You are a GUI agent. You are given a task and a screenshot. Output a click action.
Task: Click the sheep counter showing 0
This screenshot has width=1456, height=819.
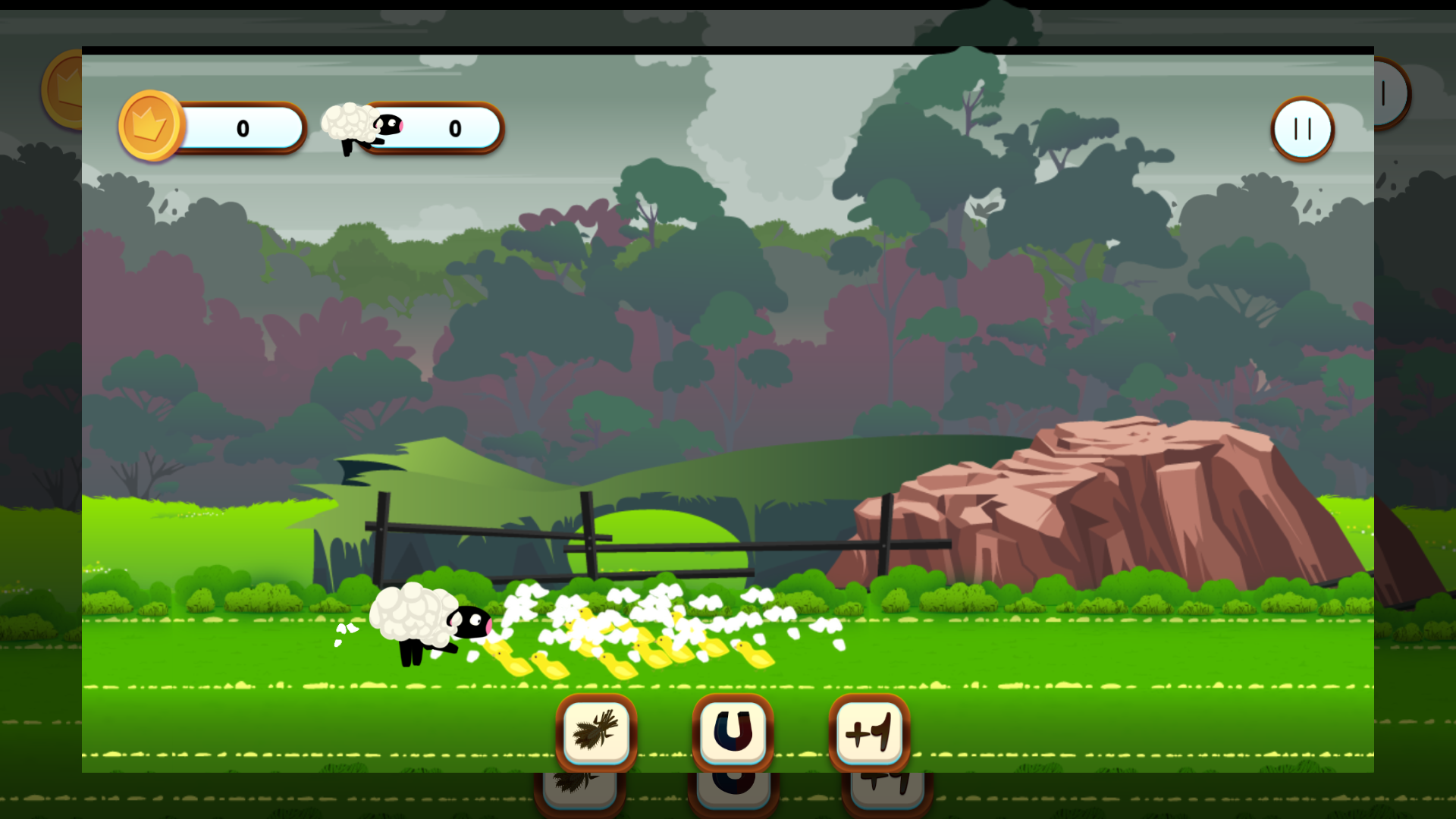pos(455,129)
